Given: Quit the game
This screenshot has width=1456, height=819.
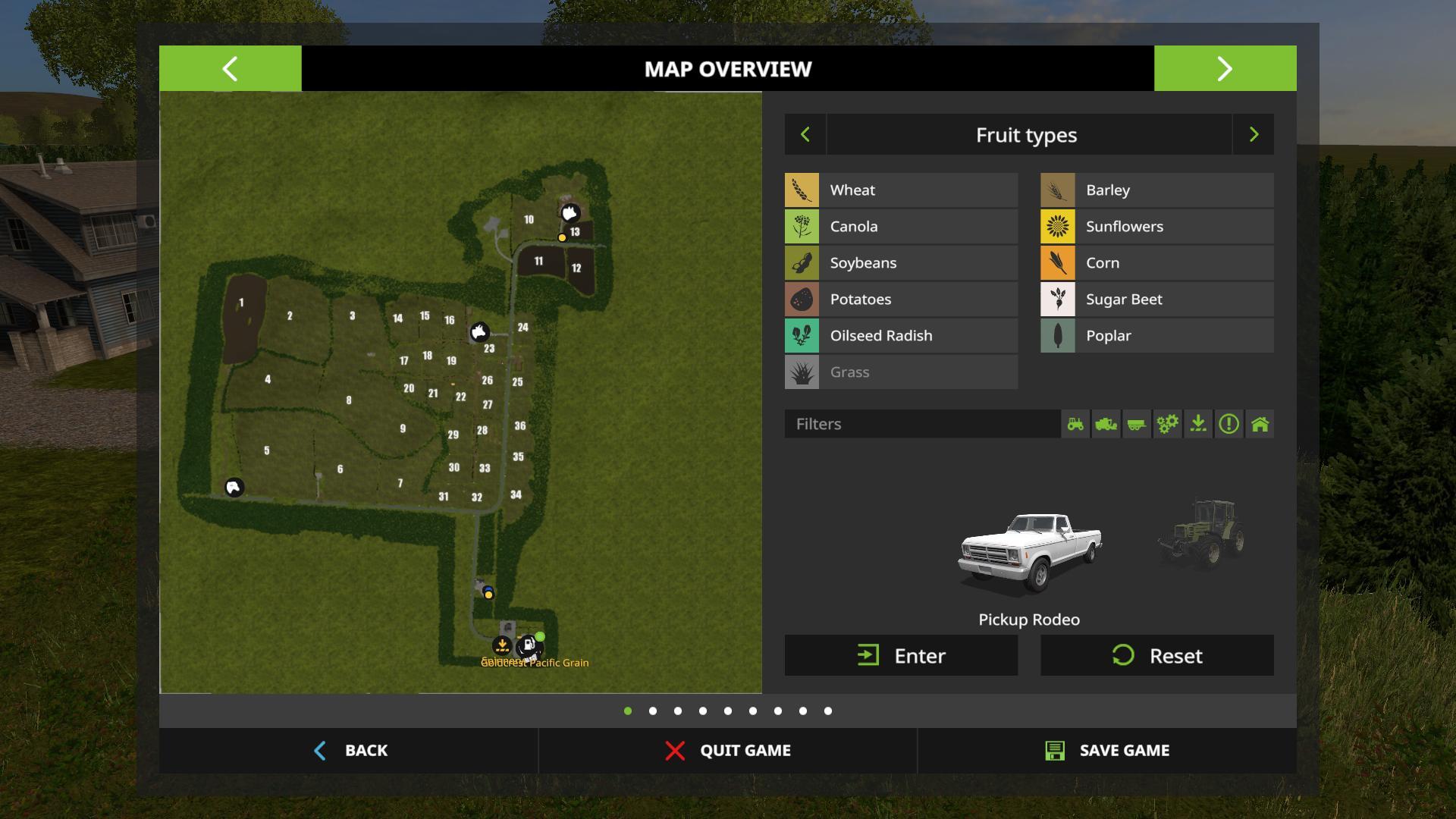Looking at the screenshot, I should [728, 751].
